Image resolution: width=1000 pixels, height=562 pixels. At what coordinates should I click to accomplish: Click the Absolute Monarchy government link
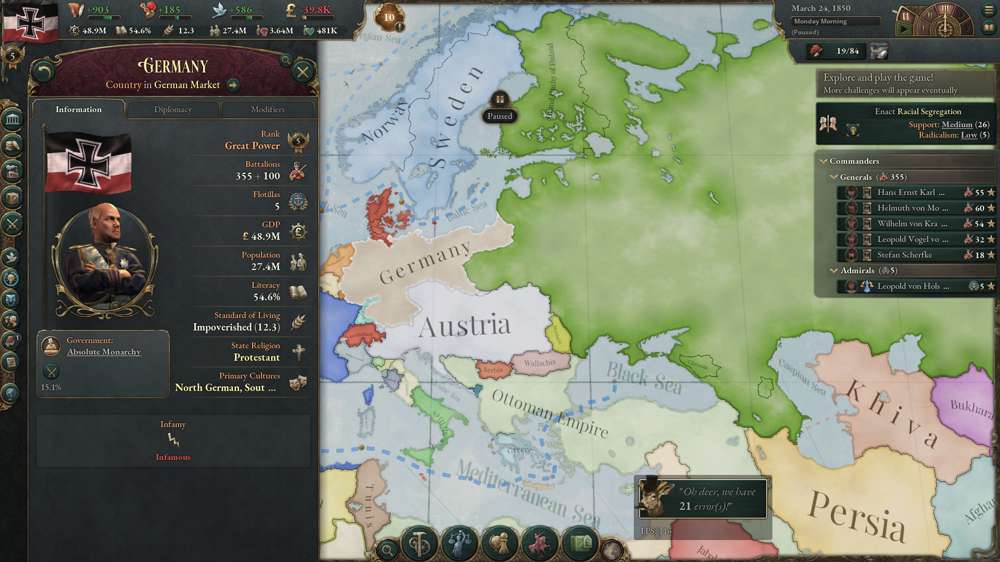point(104,351)
